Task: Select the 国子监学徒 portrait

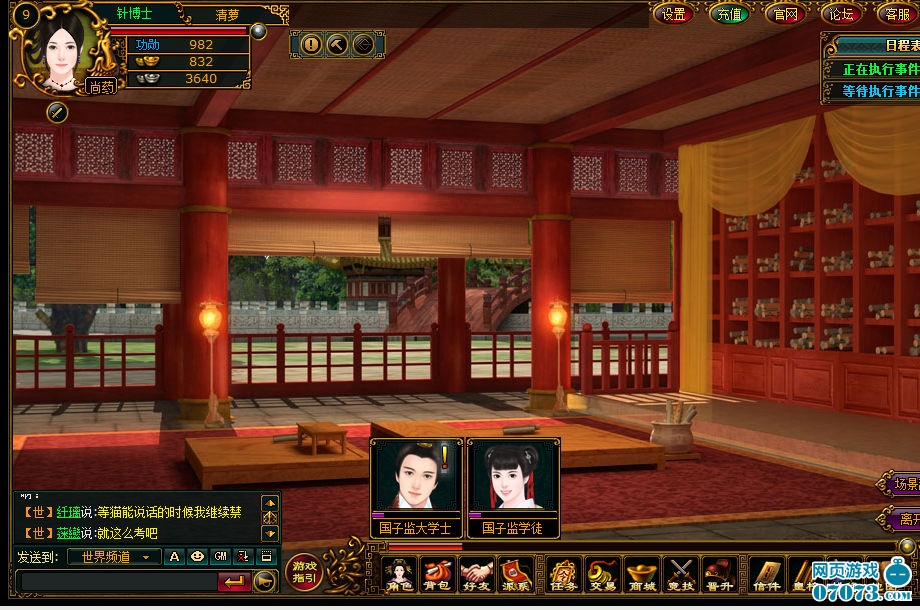Action: click(512, 478)
